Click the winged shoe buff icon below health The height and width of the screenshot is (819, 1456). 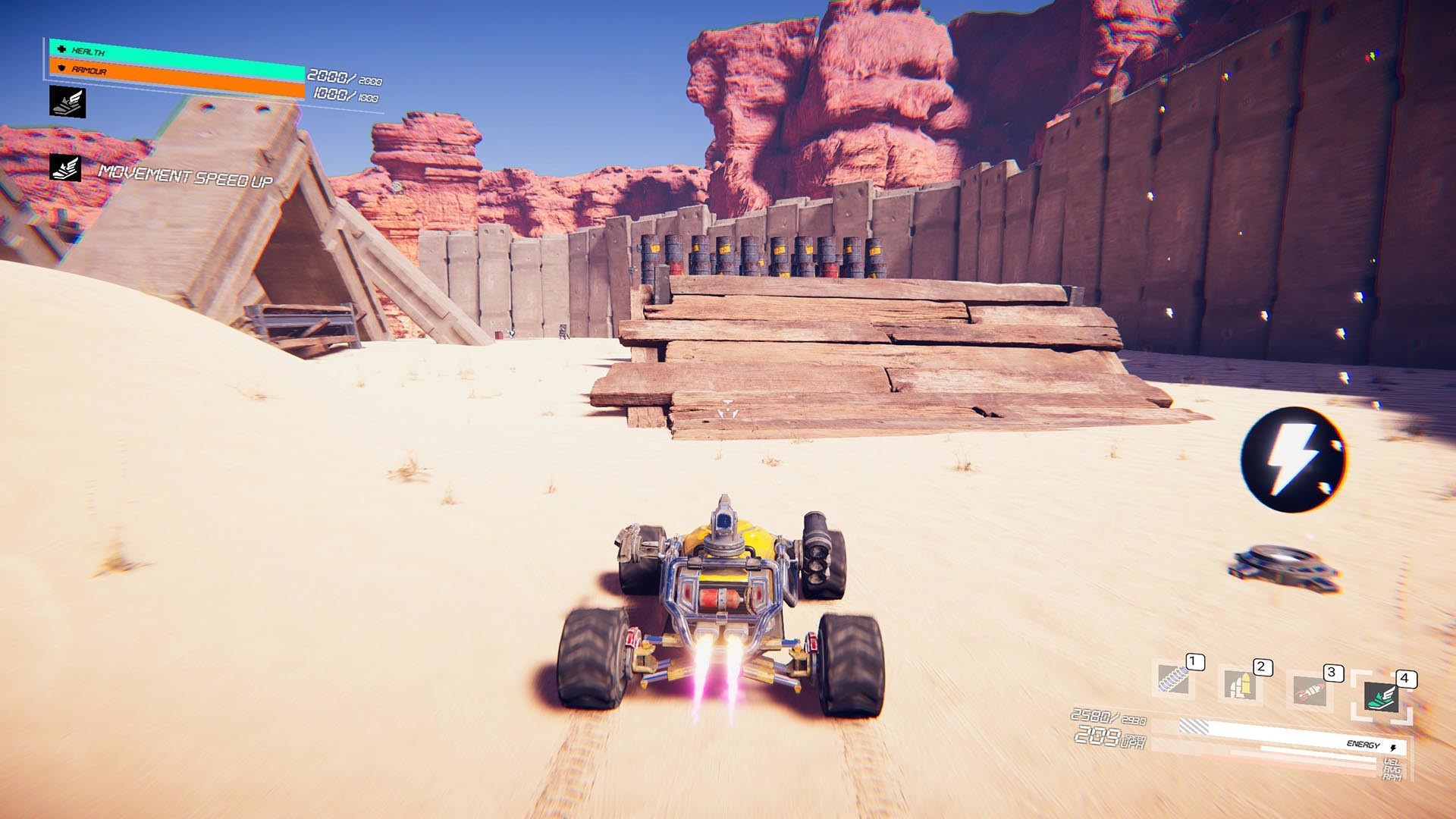[x=67, y=102]
